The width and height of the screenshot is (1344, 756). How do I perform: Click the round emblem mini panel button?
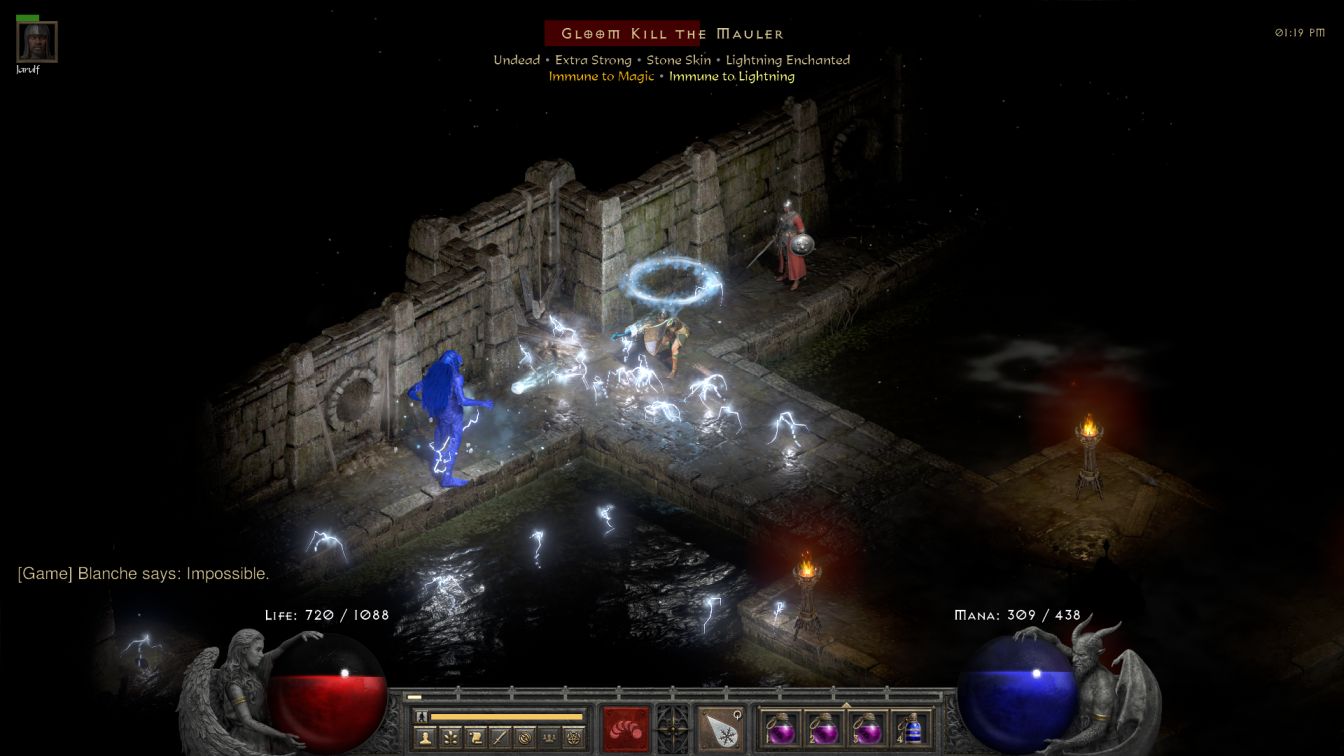(x=523, y=738)
